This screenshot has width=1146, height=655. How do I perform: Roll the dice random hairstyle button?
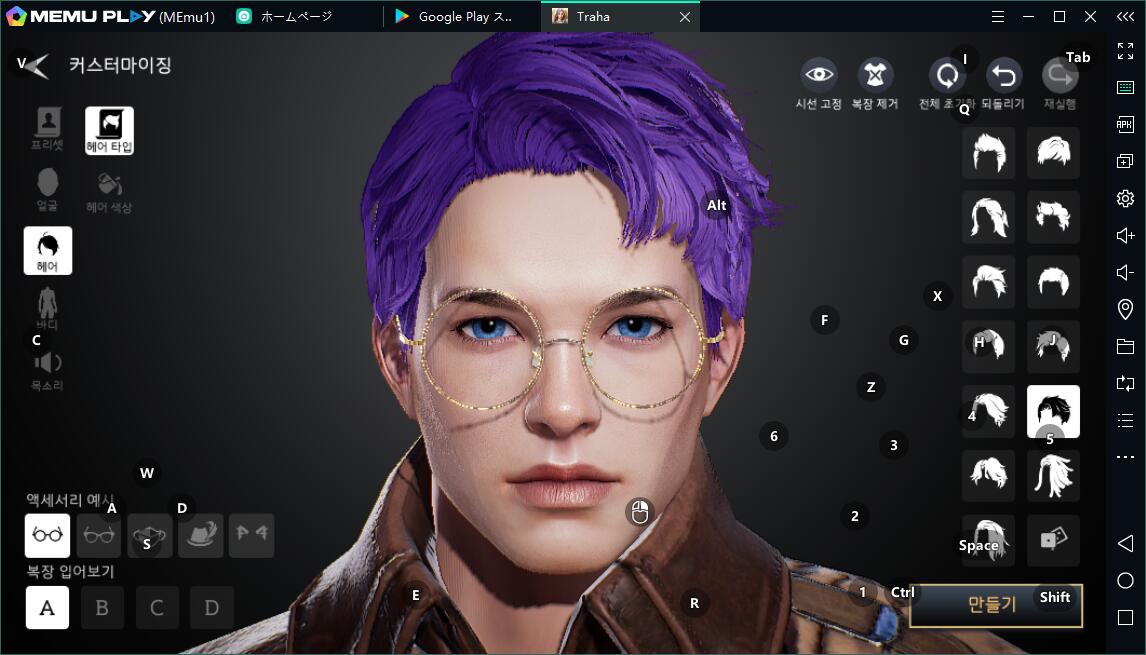tap(1053, 540)
